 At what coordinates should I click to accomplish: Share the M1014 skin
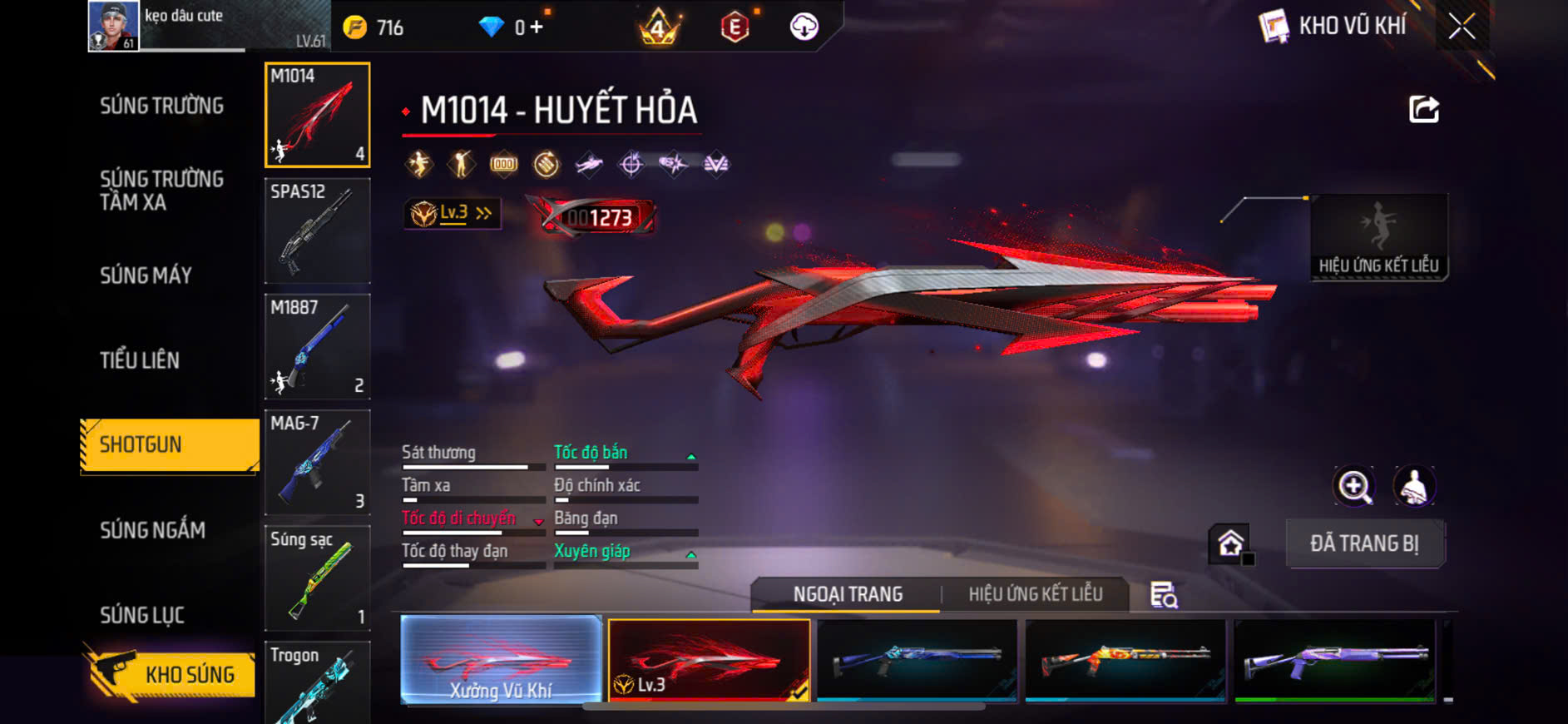point(1423,110)
